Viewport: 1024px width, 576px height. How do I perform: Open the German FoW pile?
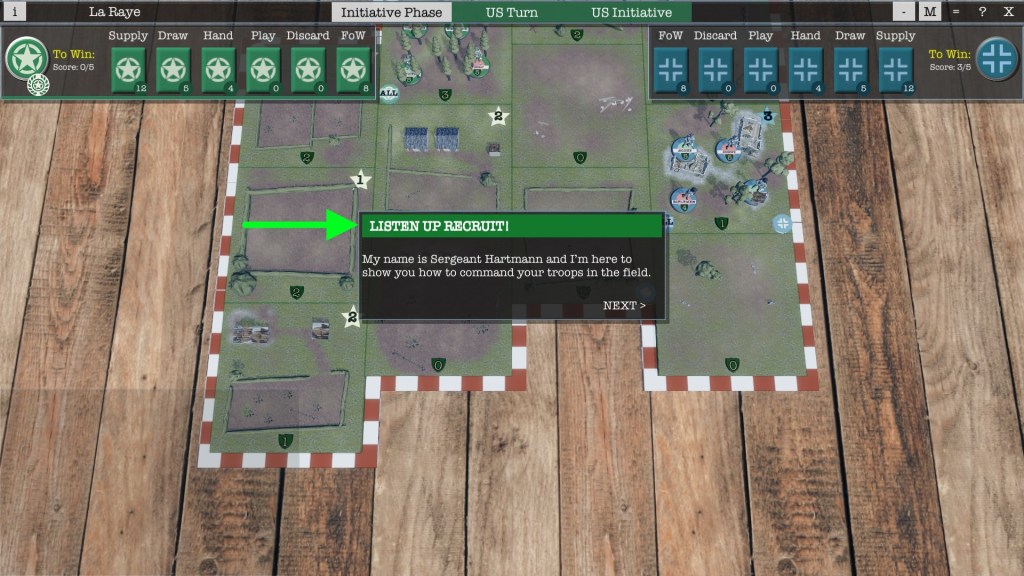pyautogui.click(x=671, y=70)
